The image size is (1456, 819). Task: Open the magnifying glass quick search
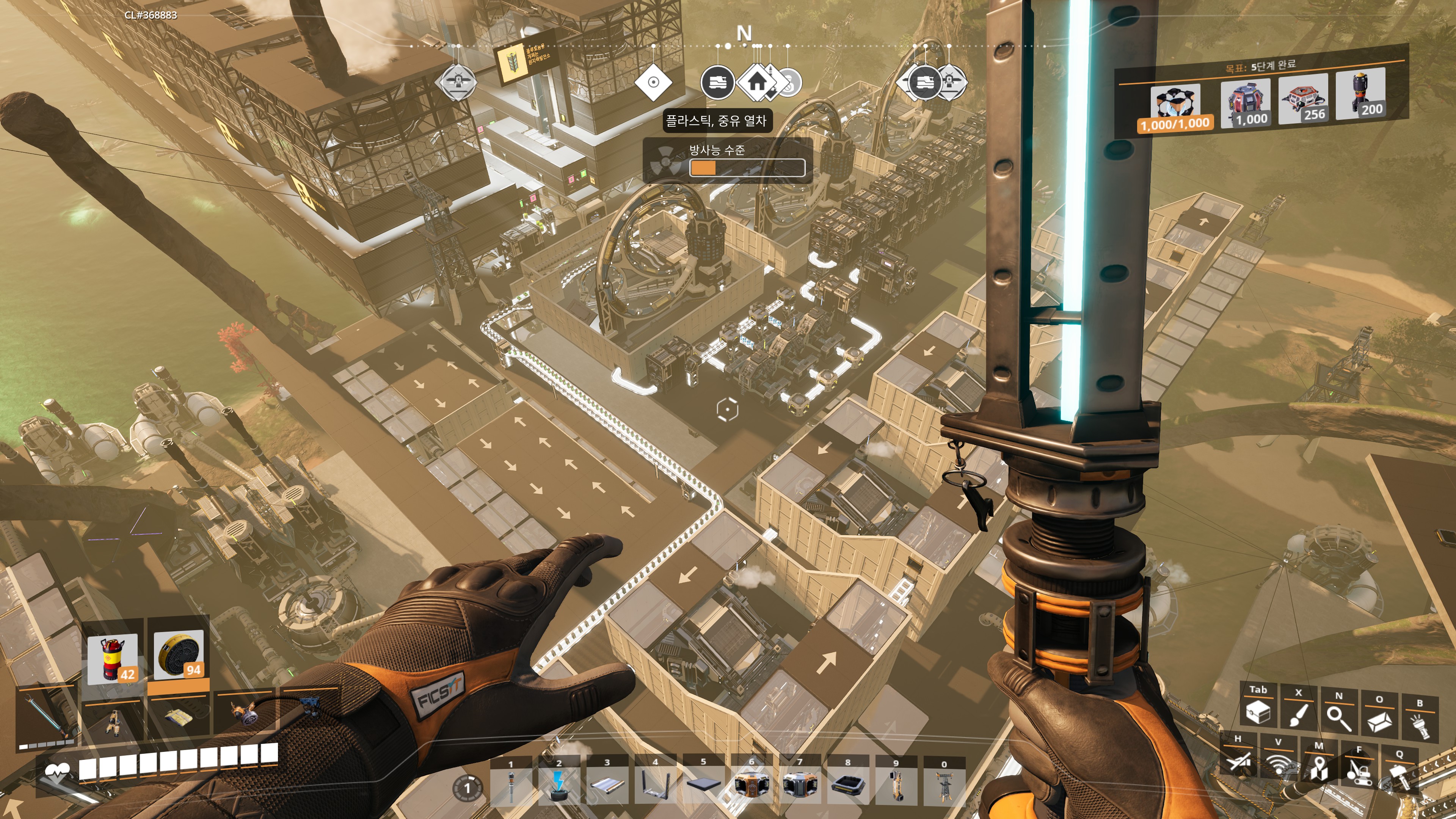click(x=1338, y=717)
